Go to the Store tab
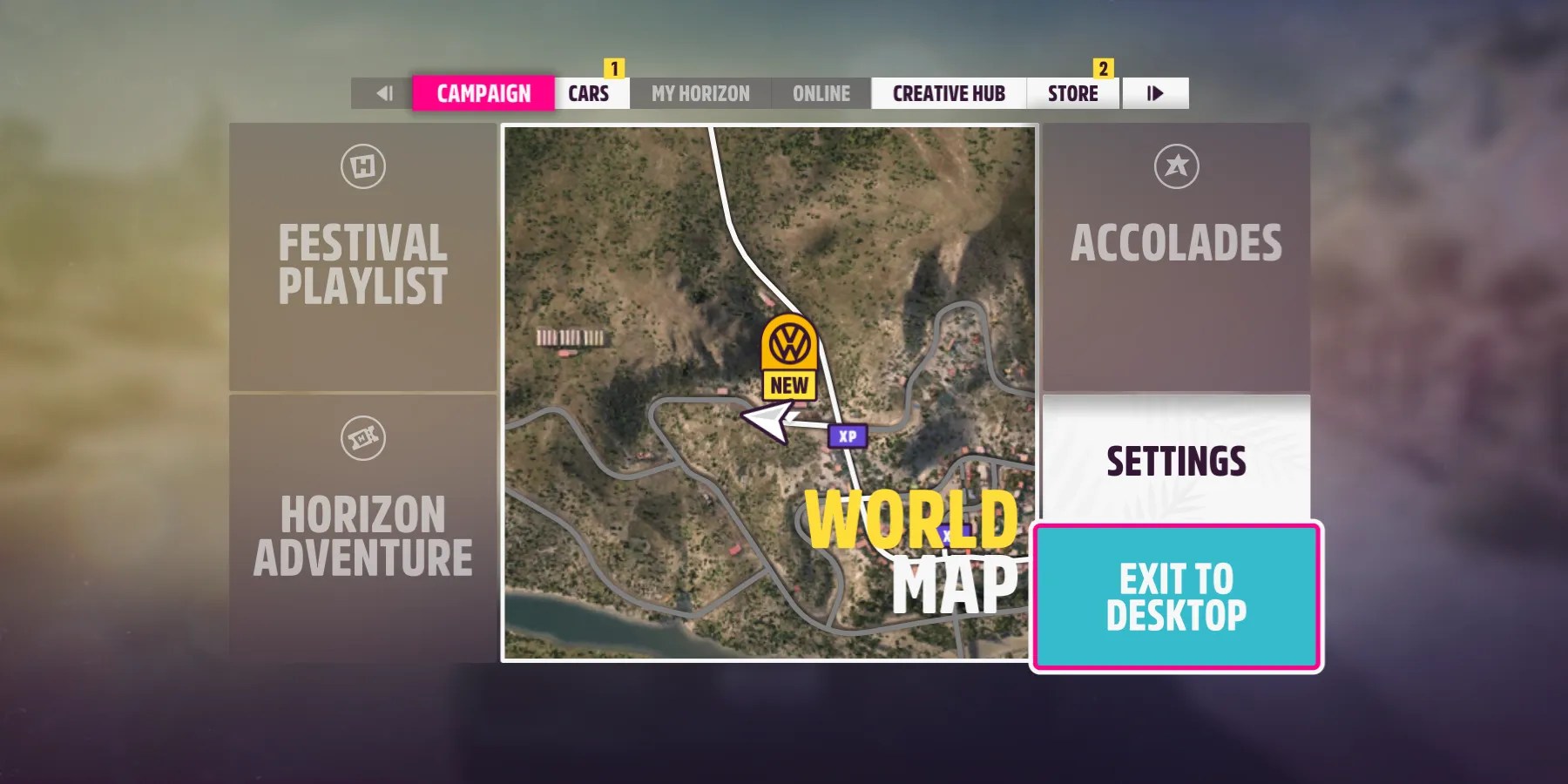 [1071, 93]
